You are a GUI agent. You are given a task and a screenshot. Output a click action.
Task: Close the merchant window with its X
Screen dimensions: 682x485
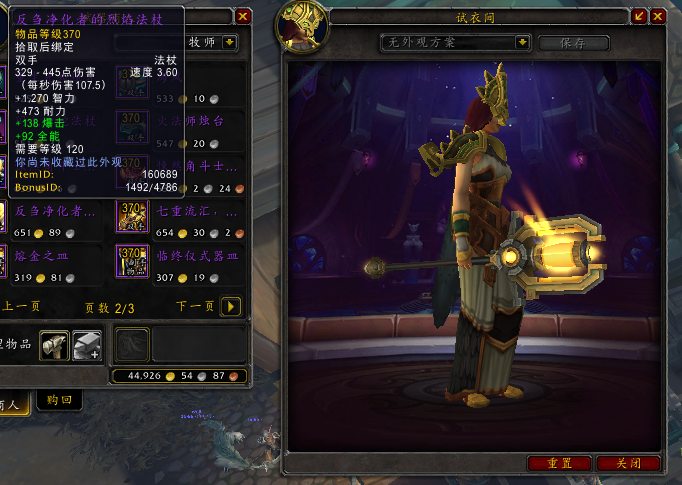[243, 16]
